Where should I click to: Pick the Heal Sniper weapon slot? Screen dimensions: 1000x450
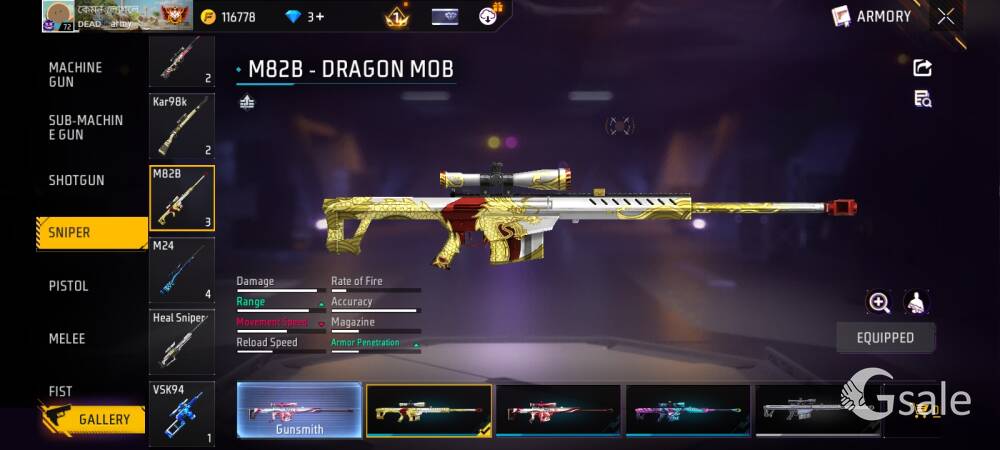tap(181, 342)
